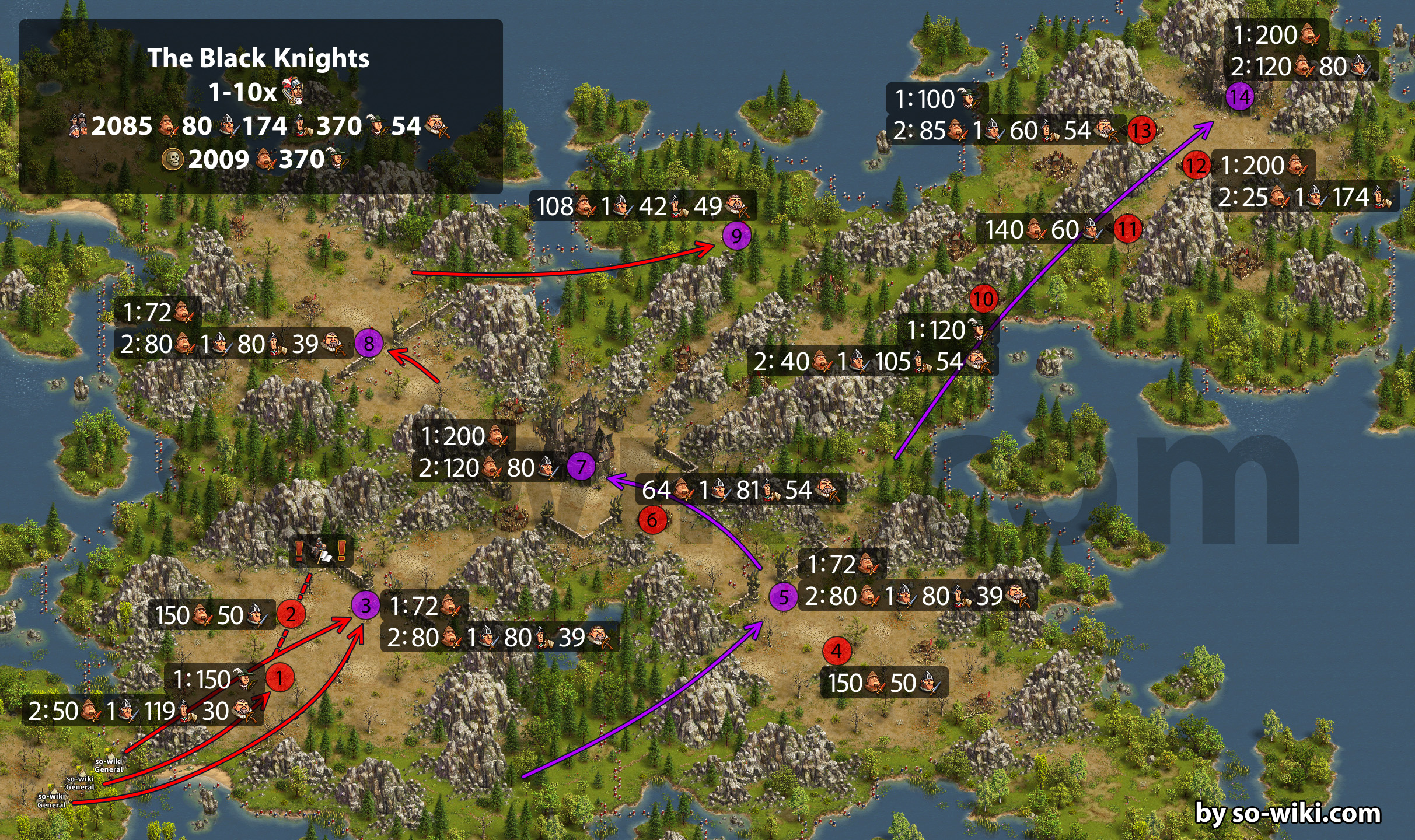Choose the purple marker numbered 8
This screenshot has width=1415, height=840.
point(369,343)
